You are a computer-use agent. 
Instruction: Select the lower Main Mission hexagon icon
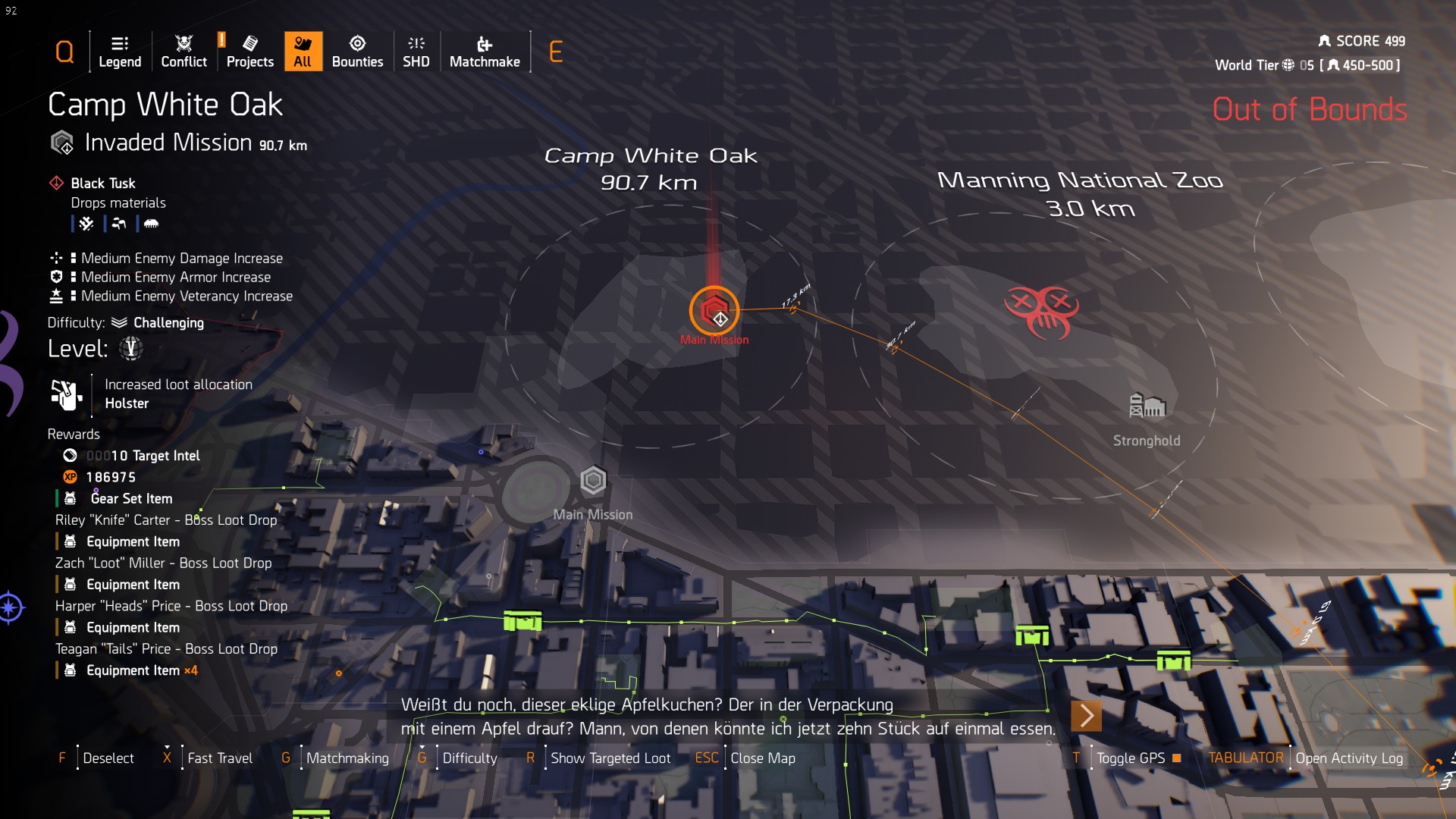point(593,479)
